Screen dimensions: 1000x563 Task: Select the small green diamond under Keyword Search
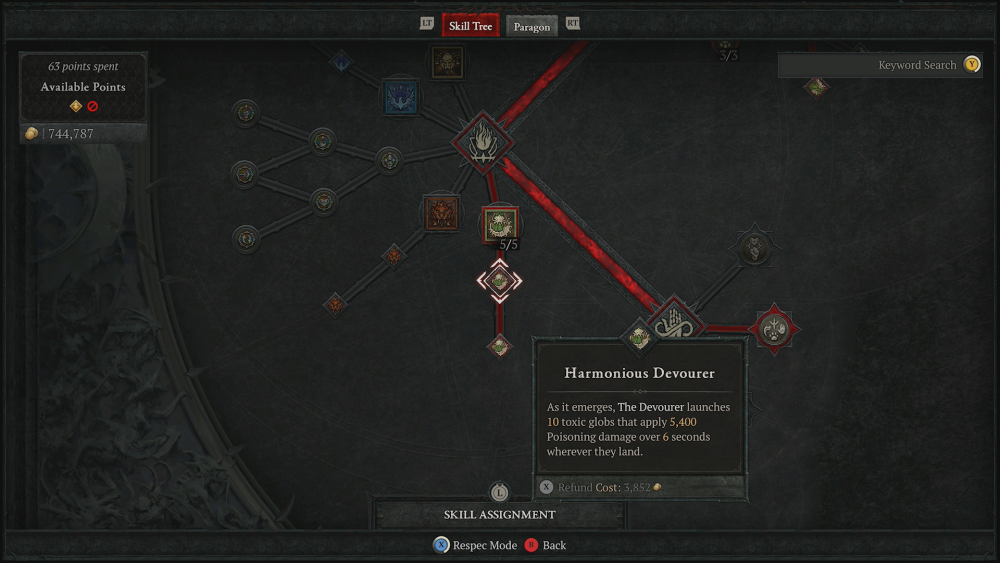[817, 87]
